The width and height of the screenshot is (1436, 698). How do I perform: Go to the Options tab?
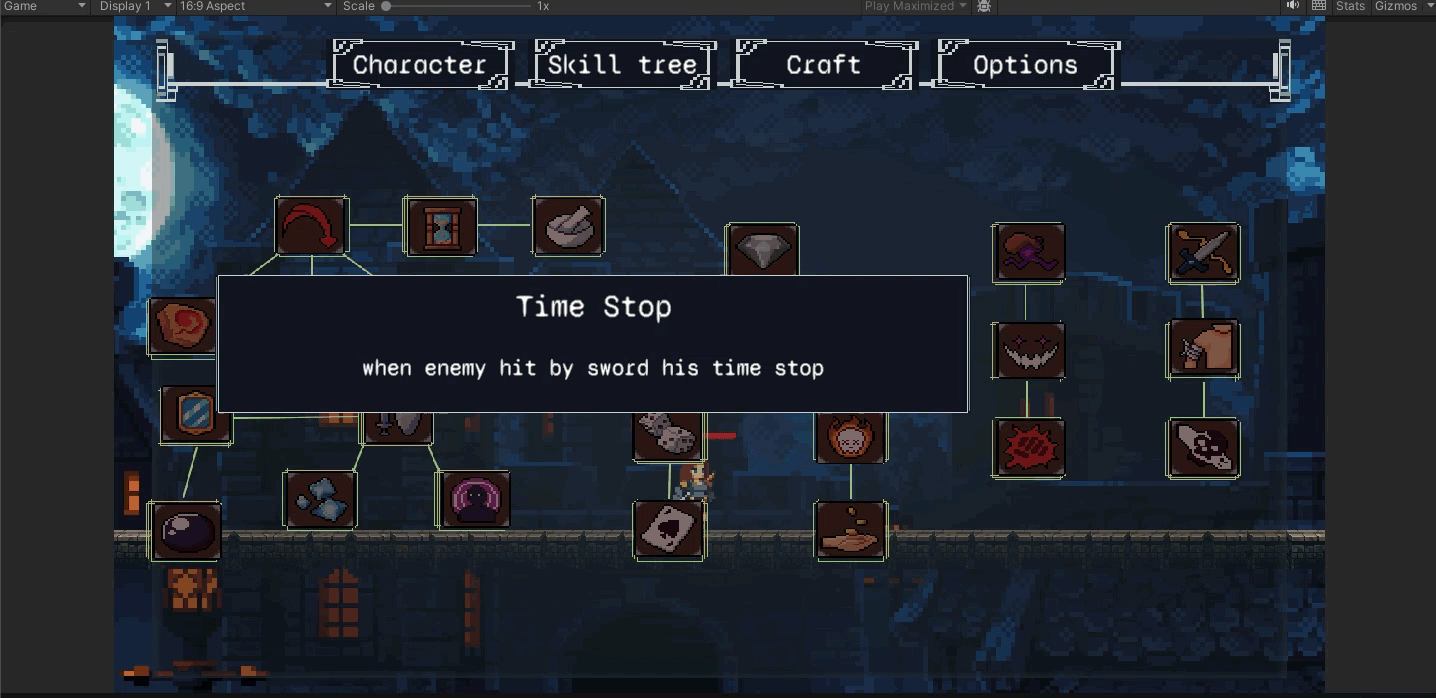[1025, 65]
